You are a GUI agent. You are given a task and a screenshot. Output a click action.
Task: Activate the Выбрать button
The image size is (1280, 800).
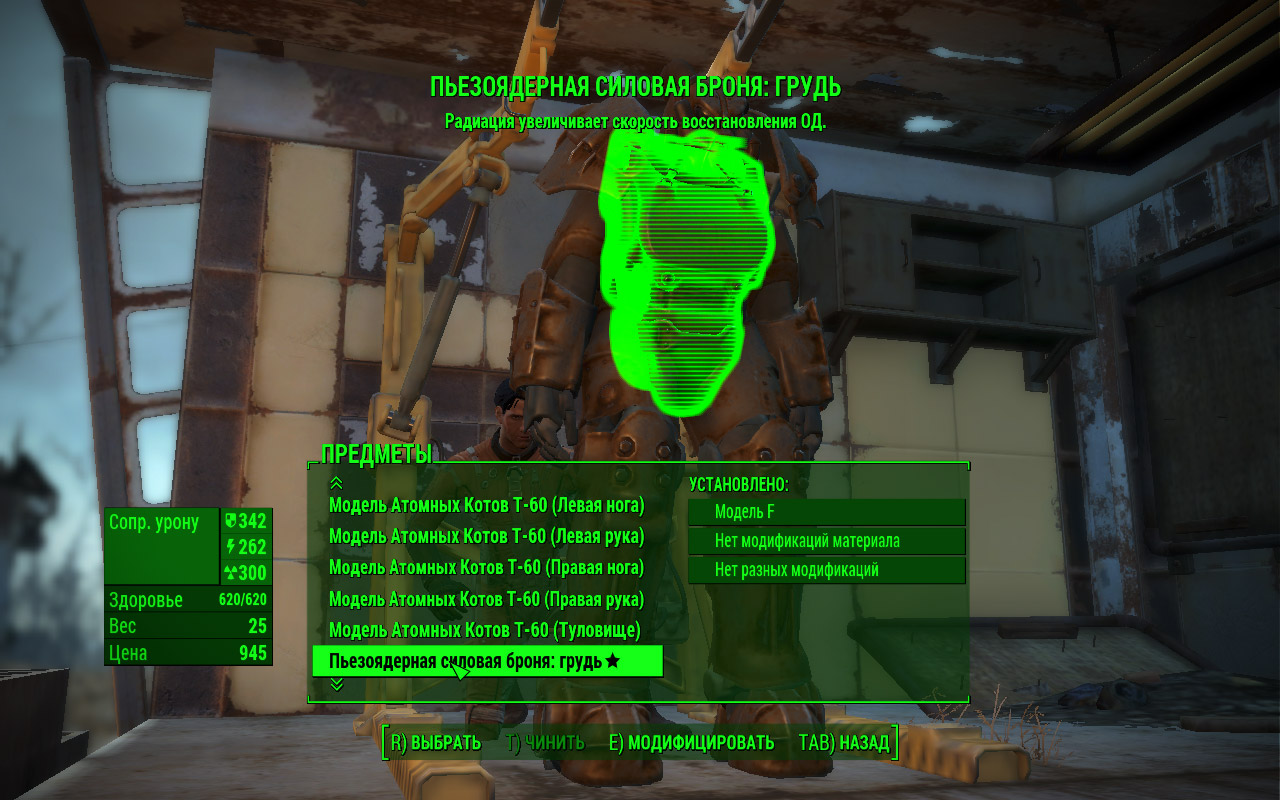(436, 743)
